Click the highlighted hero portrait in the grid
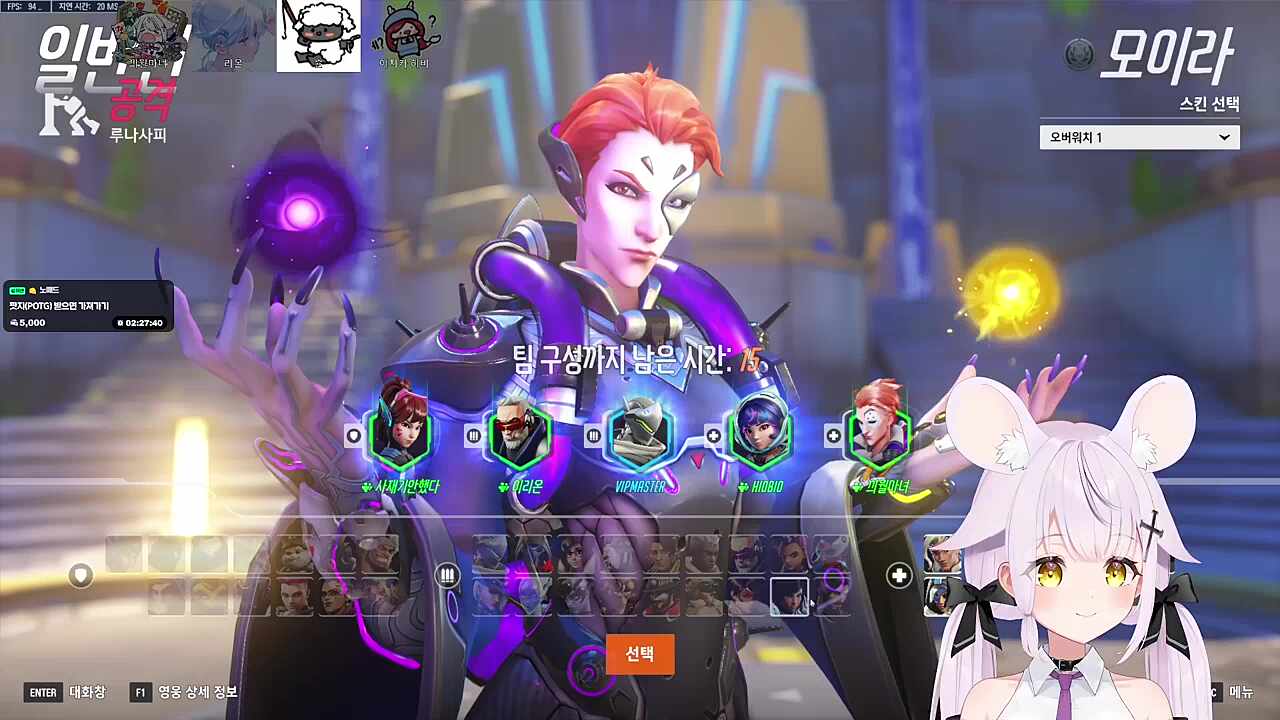This screenshot has width=1280, height=720. pos(790,597)
